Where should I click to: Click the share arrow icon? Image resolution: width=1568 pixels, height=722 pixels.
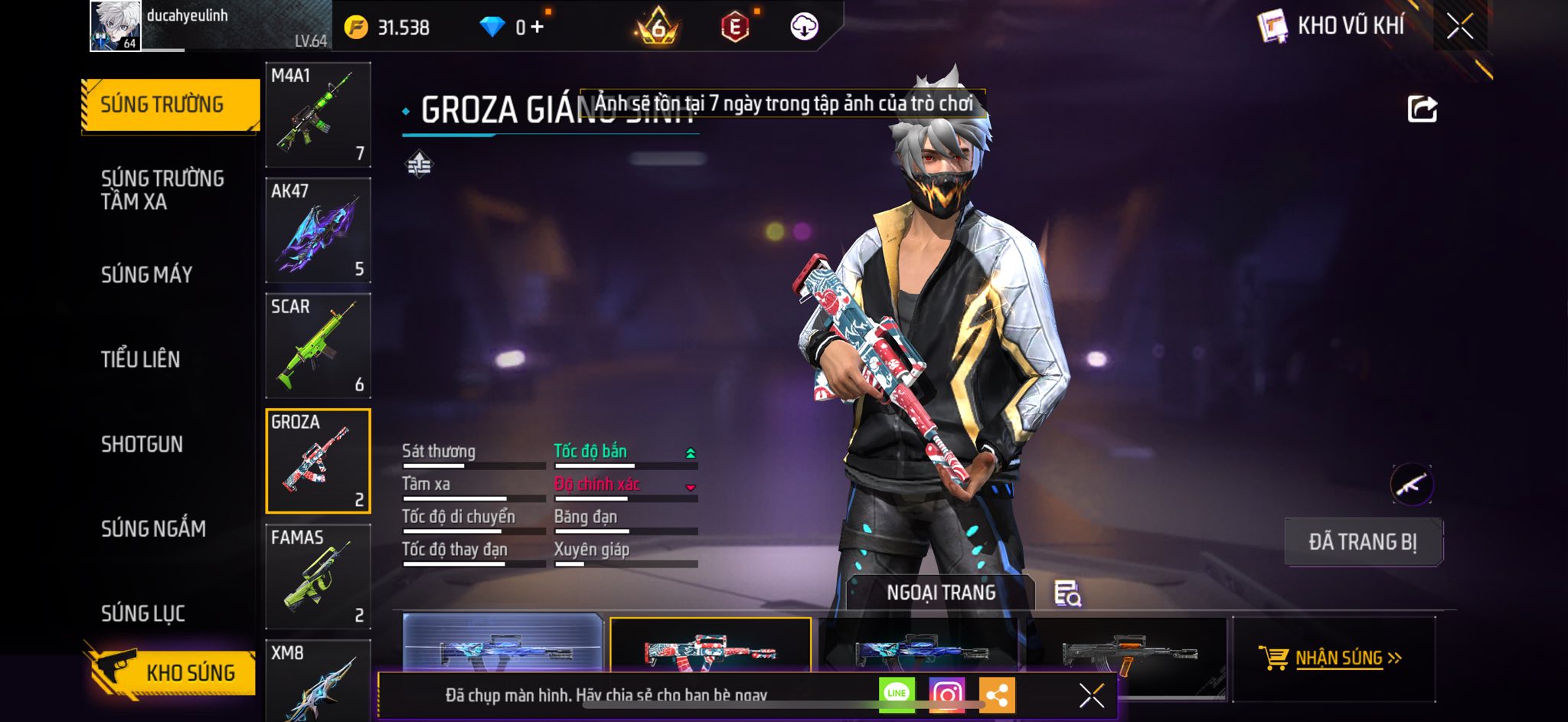point(1422,109)
